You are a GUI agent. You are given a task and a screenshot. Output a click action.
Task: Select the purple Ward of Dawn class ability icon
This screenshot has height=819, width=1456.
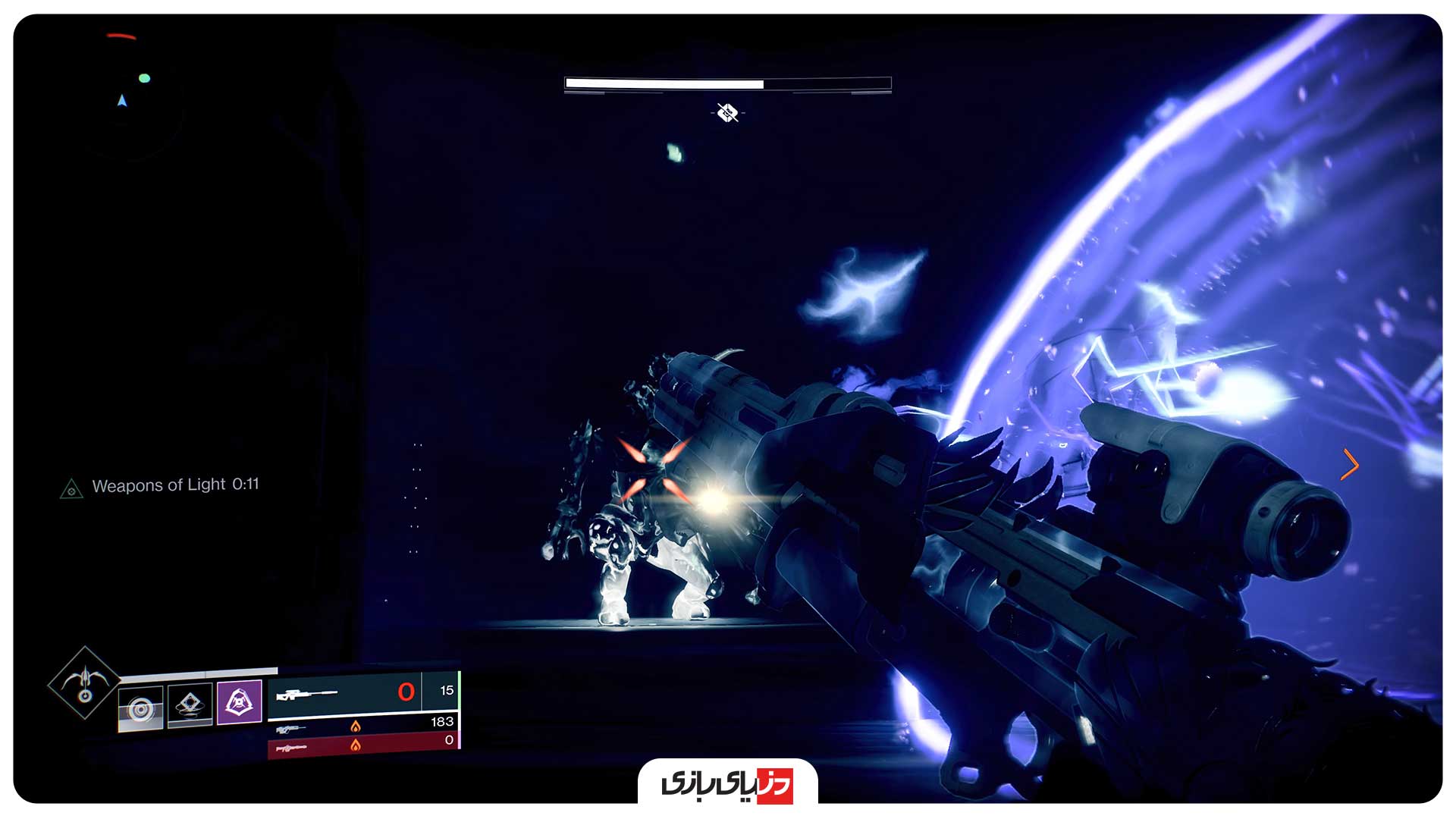(240, 702)
